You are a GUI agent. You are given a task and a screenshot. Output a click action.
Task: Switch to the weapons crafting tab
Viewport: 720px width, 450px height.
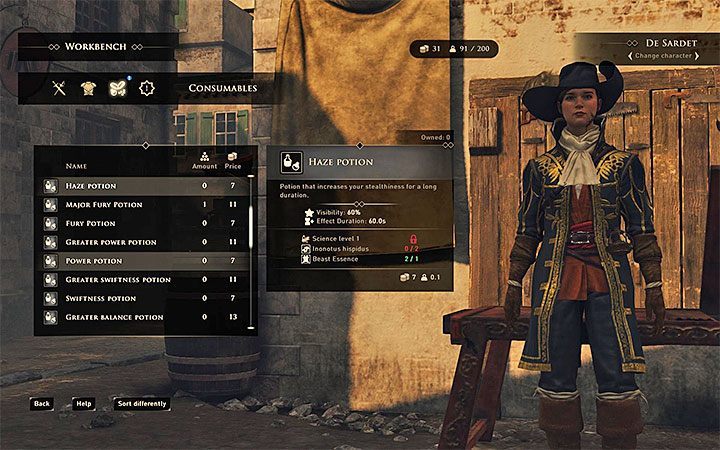point(59,88)
